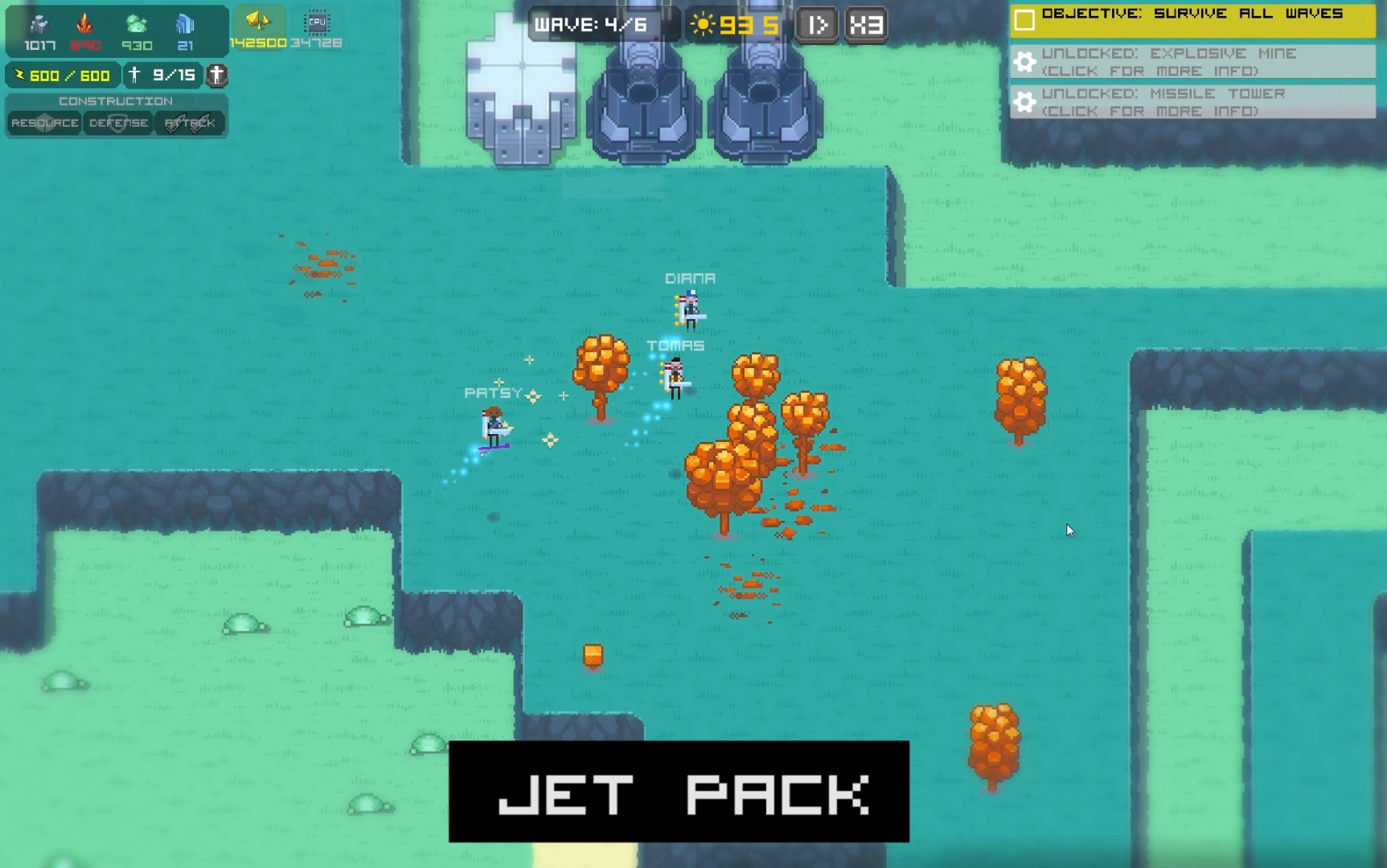The width and height of the screenshot is (1387, 868).
Task: Click the red crystal resource icon
Action: pos(84,23)
